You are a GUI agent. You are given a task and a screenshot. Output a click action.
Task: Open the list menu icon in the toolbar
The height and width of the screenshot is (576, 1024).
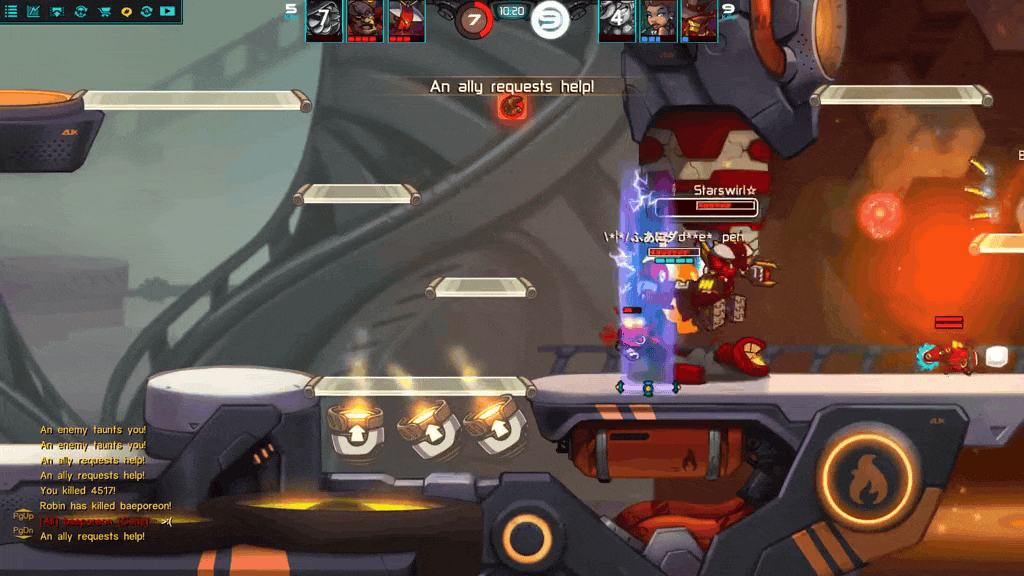click(12, 12)
